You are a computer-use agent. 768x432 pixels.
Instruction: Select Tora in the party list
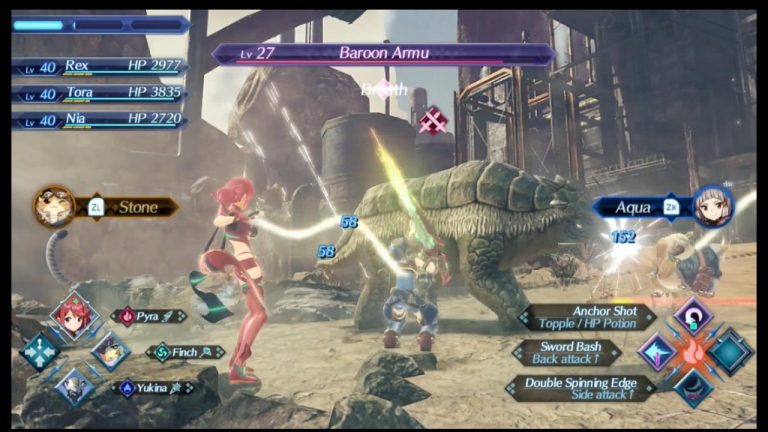(x=100, y=93)
